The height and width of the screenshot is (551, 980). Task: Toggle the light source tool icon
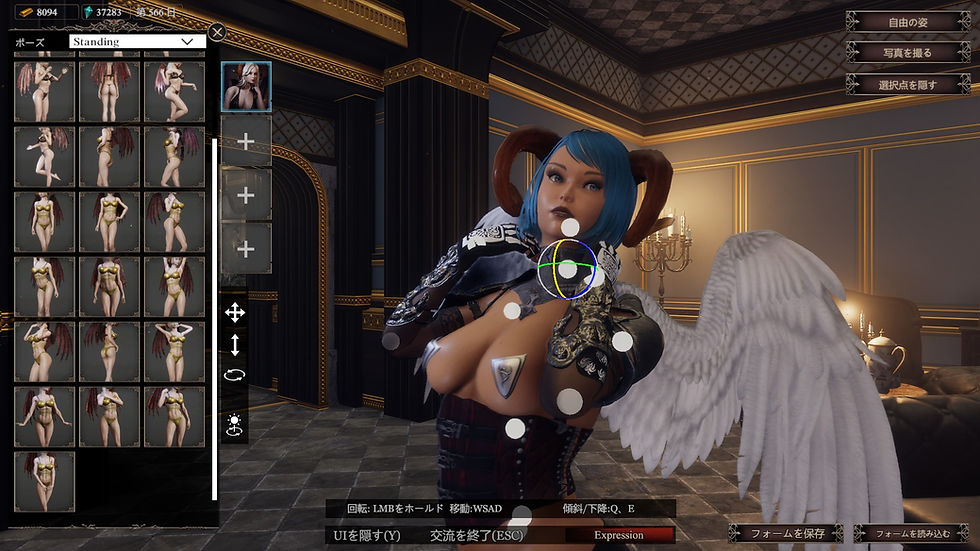point(235,424)
